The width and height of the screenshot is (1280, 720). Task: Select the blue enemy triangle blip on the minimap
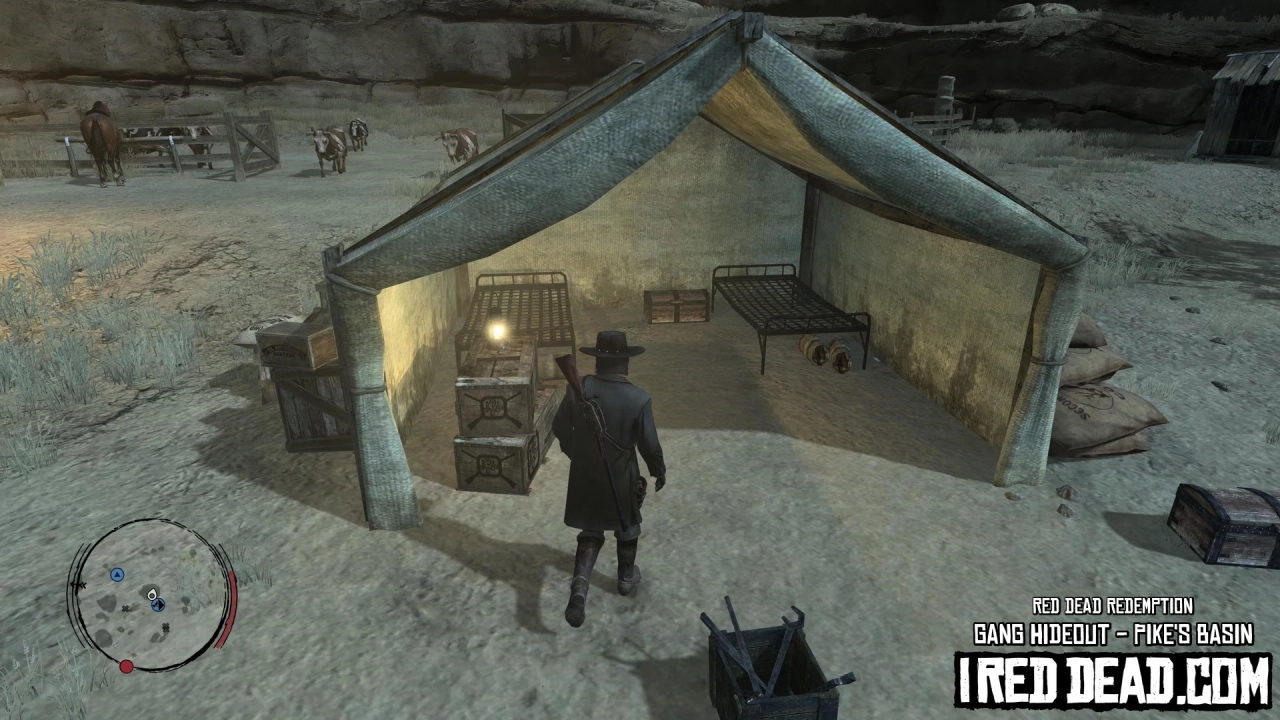tap(117, 574)
